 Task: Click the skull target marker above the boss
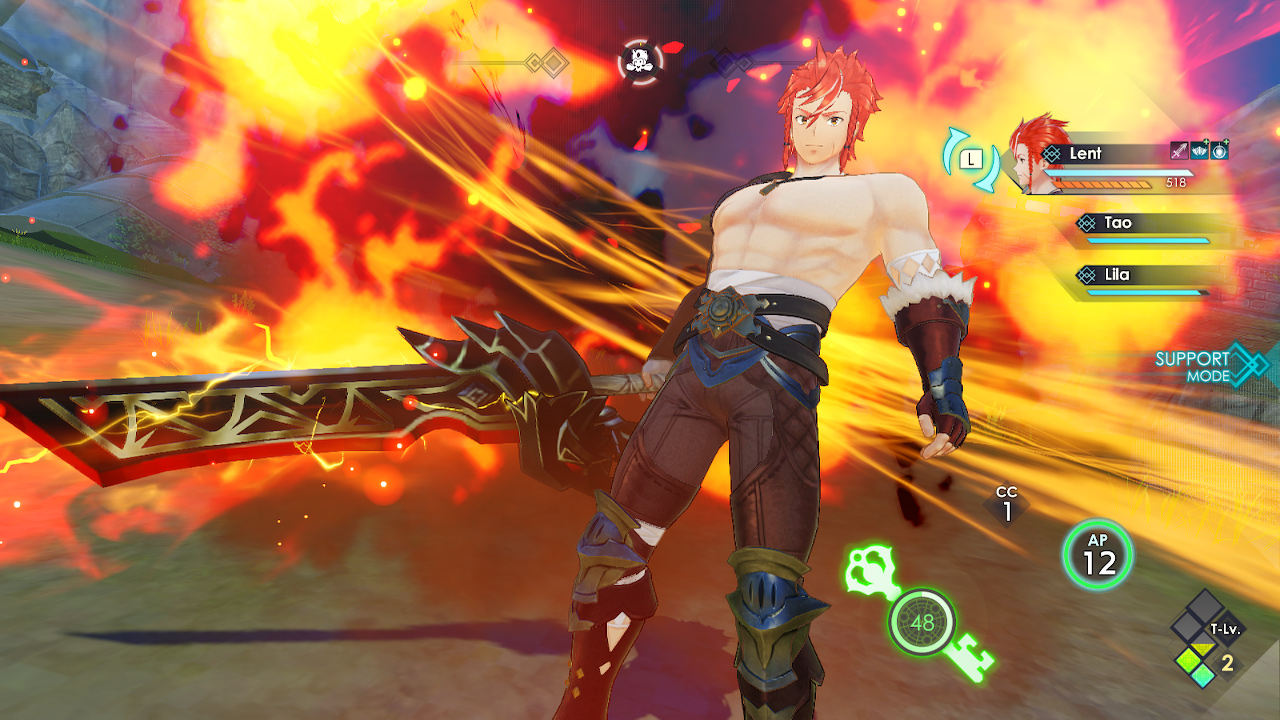click(641, 62)
